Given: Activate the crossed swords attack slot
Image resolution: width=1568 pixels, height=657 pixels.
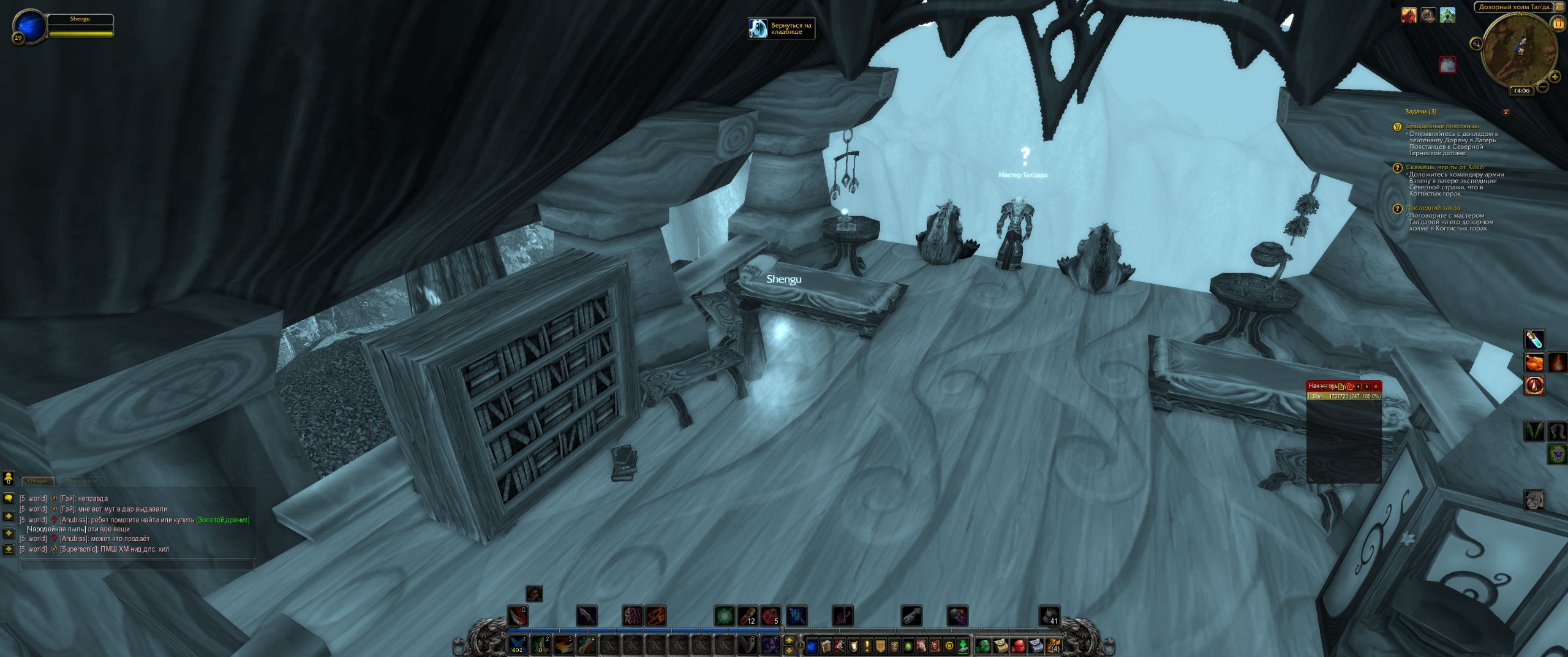Looking at the screenshot, I should tap(518, 645).
